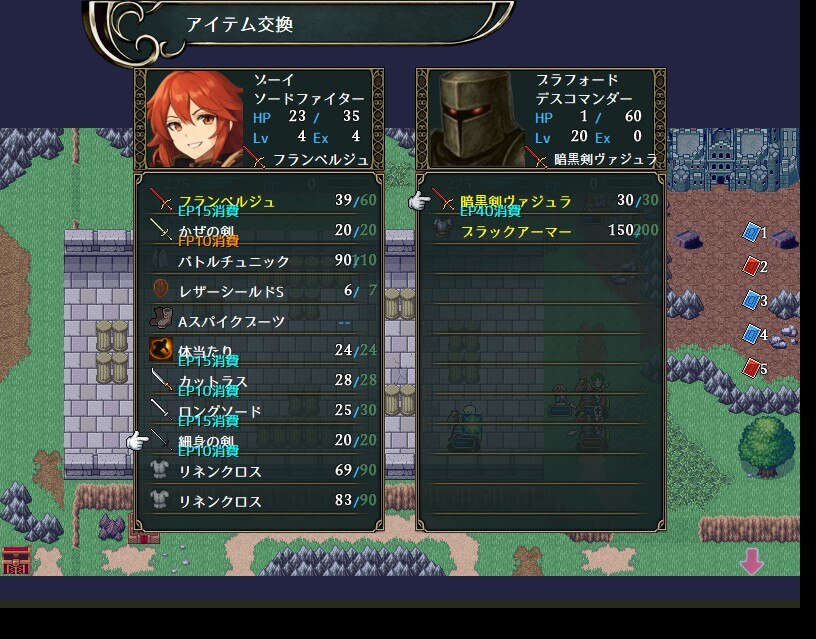
Task: Pick the バトルチュニック armor entry
Action: coord(260,261)
